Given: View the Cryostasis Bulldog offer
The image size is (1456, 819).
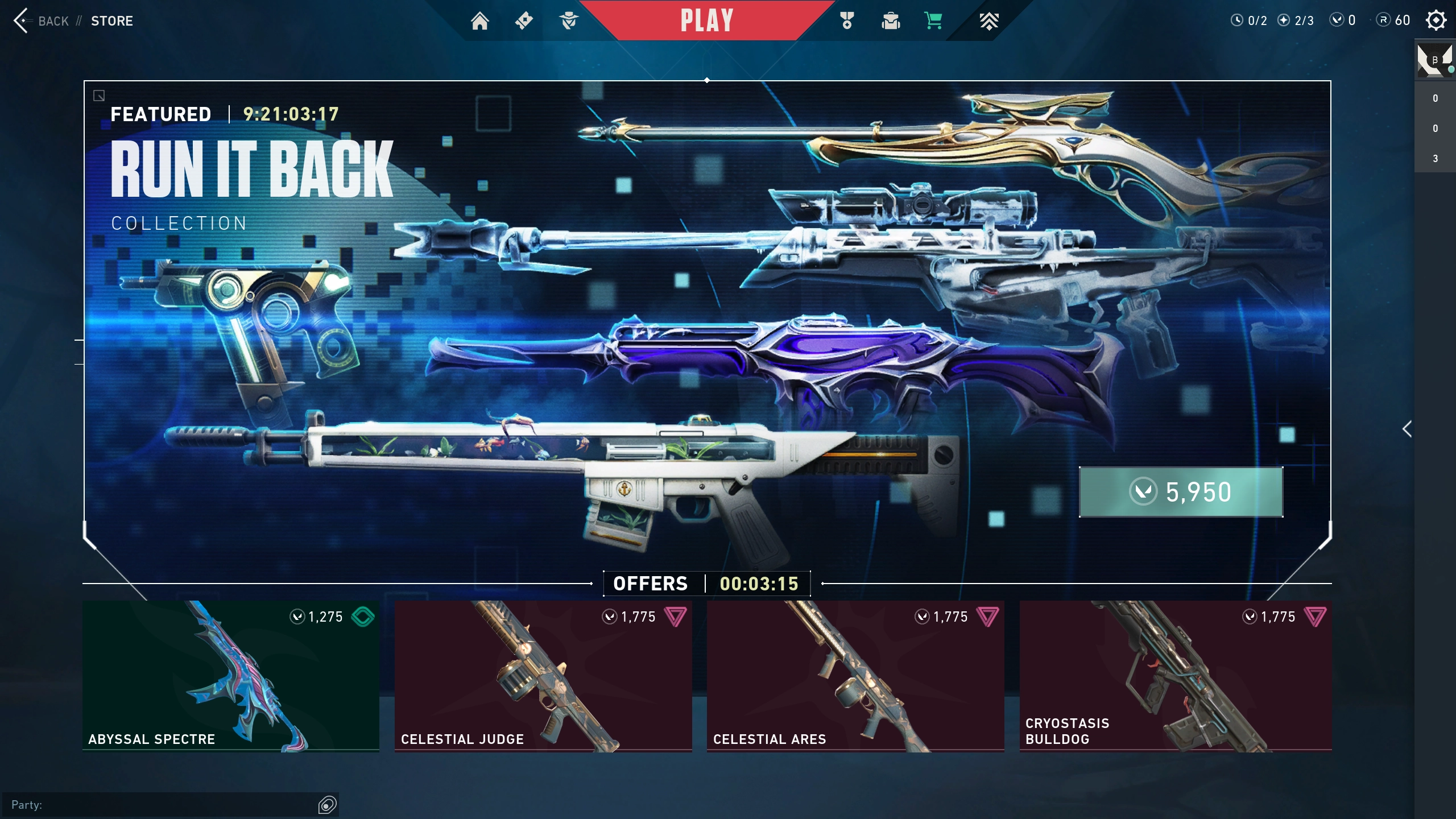Looking at the screenshot, I should click(1175, 676).
